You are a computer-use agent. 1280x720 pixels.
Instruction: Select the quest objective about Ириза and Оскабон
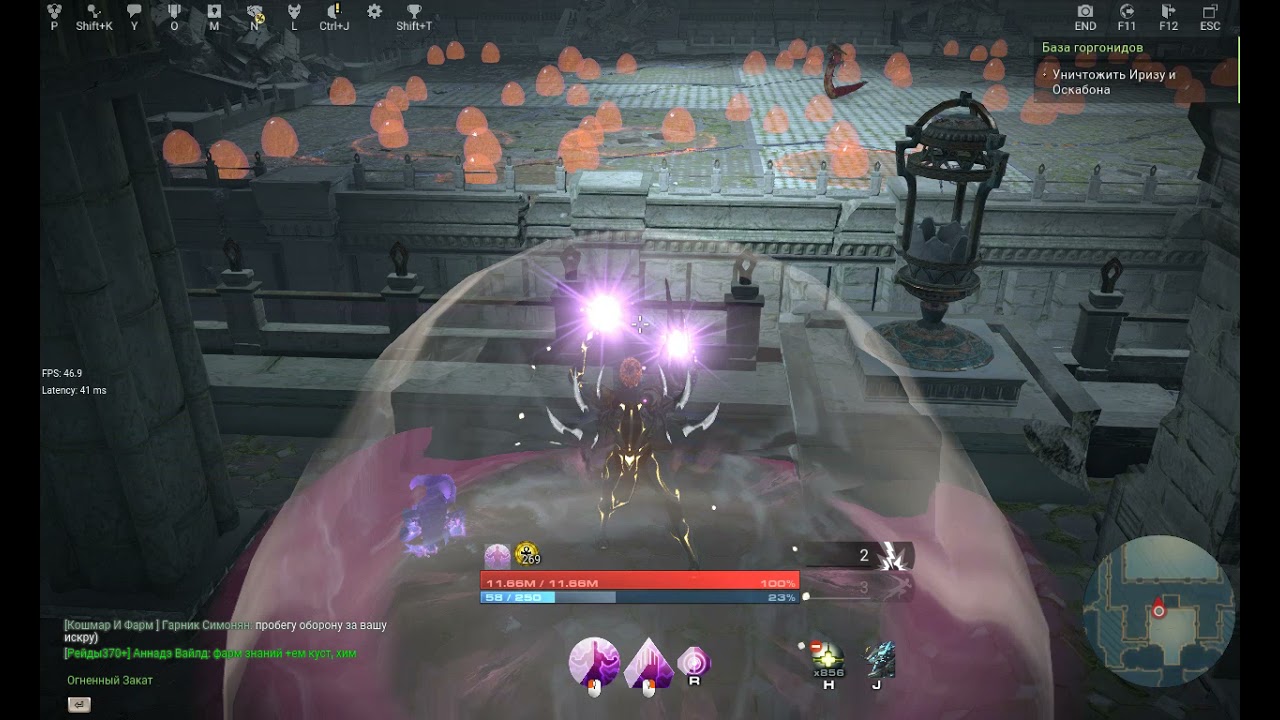[x=1113, y=82]
